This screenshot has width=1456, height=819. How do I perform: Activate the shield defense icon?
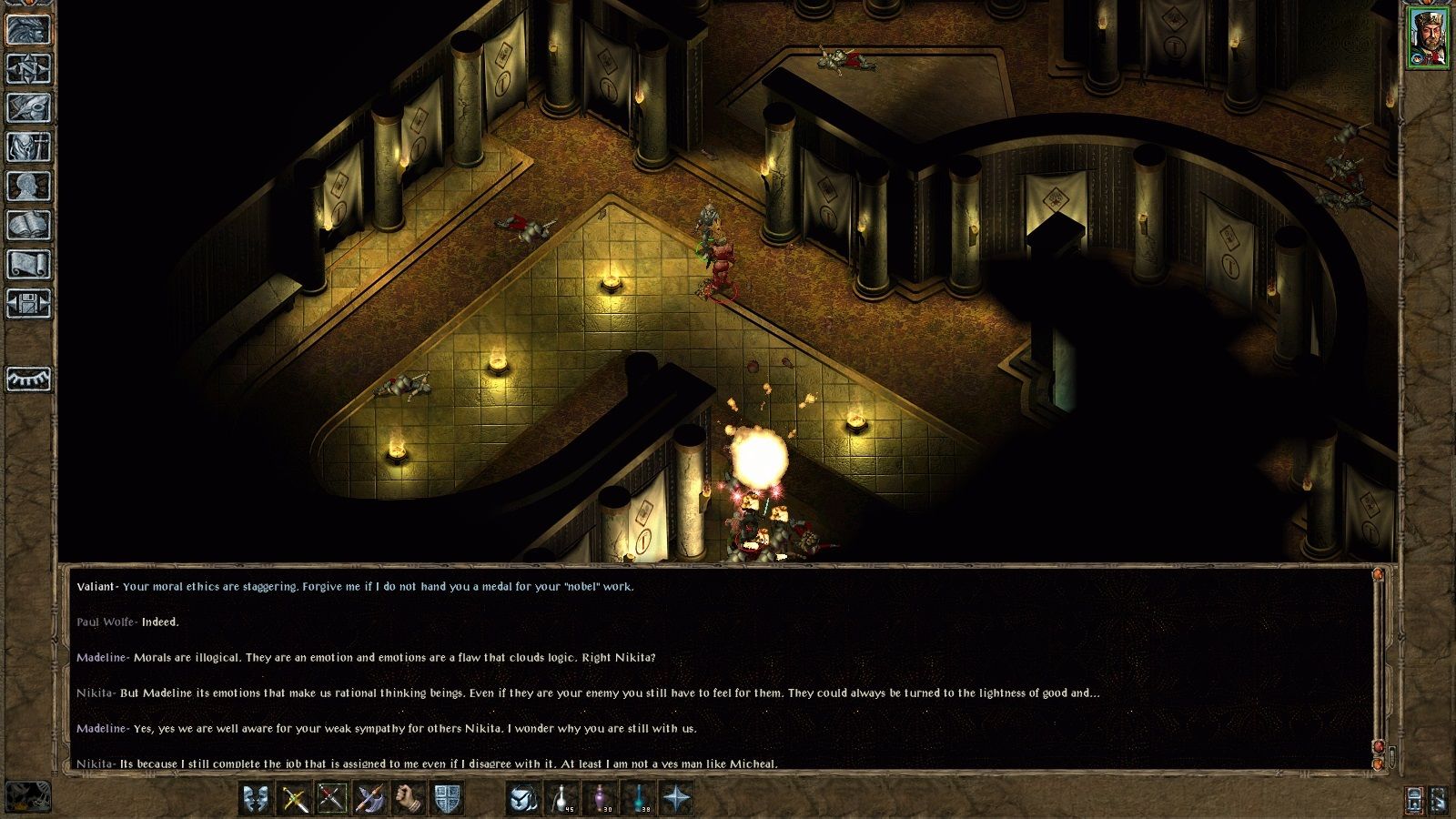pos(448,796)
